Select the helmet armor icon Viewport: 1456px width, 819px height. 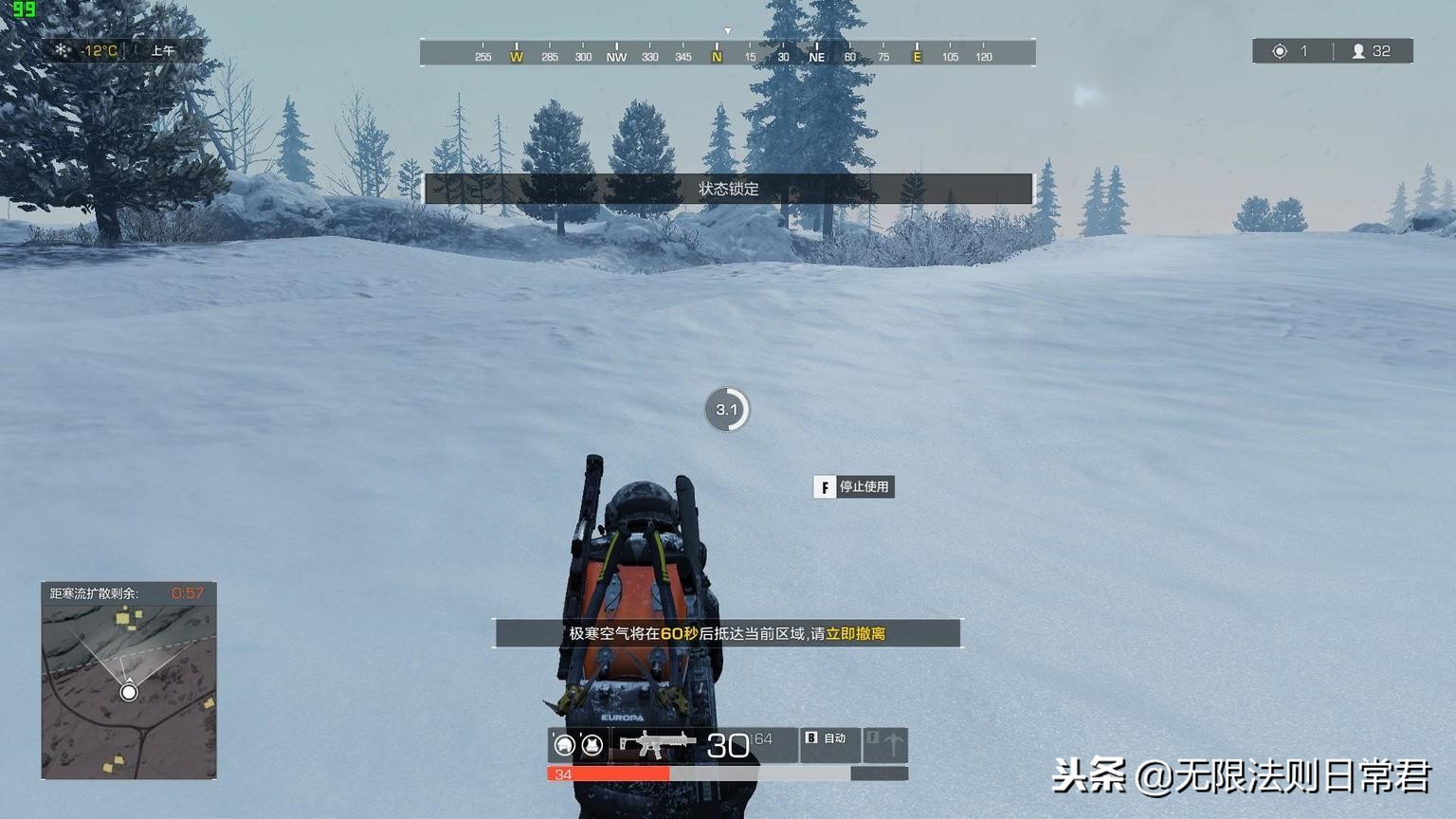tap(563, 746)
